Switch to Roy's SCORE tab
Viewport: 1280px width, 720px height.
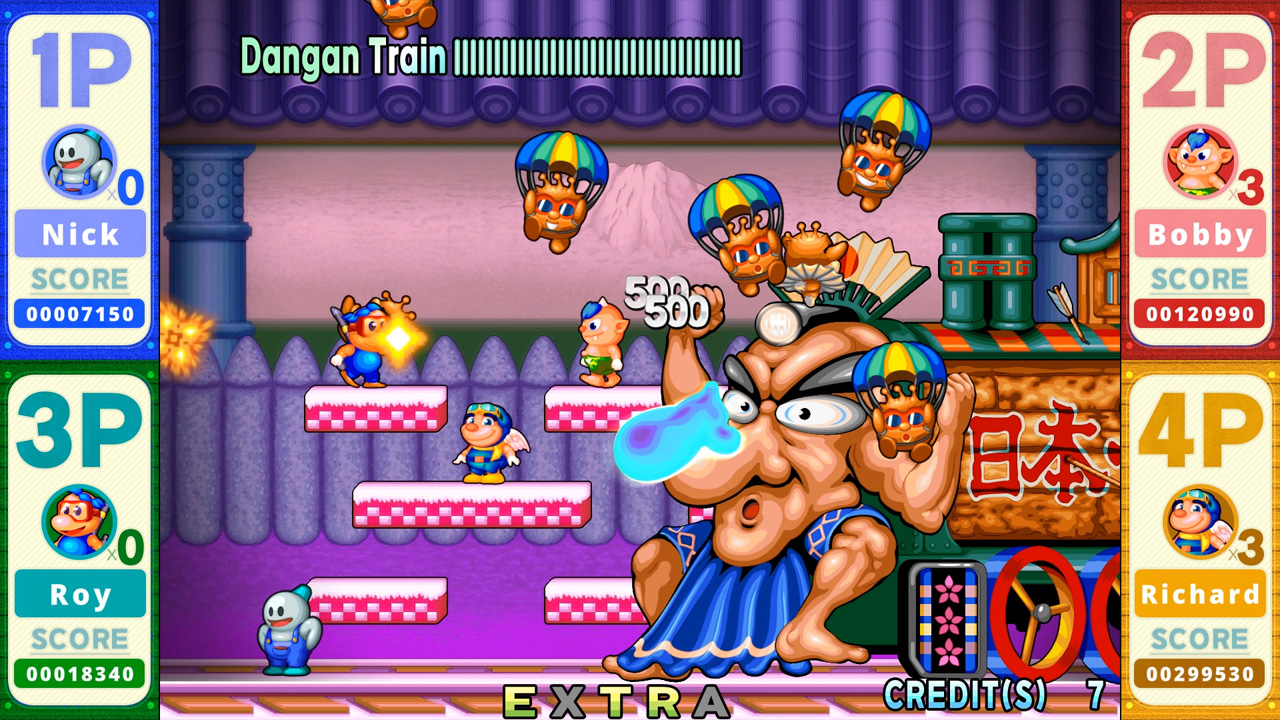coord(78,640)
